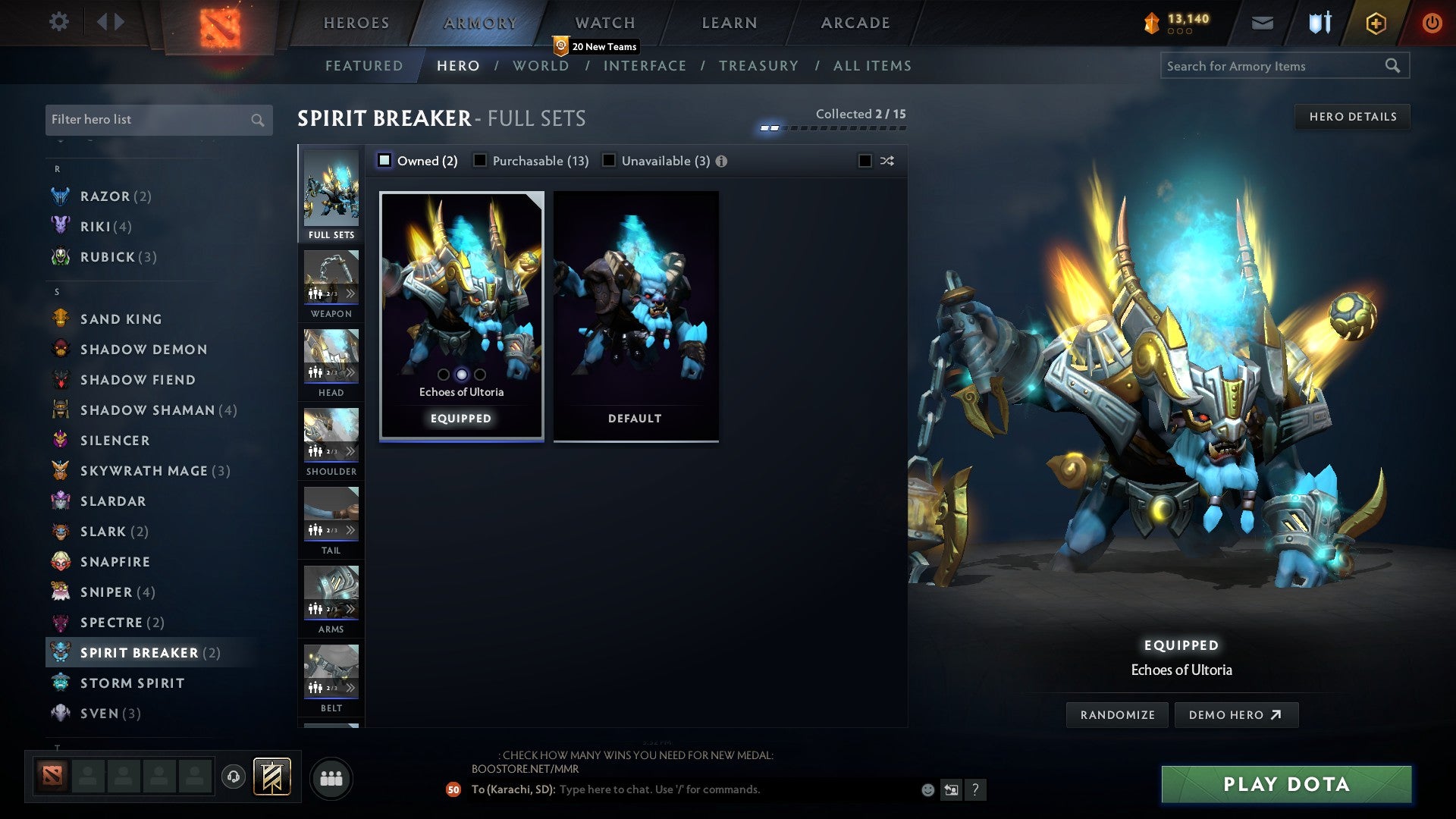Image resolution: width=1456 pixels, height=819 pixels.
Task: Enable the Purchasable (13) filter
Action: [x=479, y=160]
